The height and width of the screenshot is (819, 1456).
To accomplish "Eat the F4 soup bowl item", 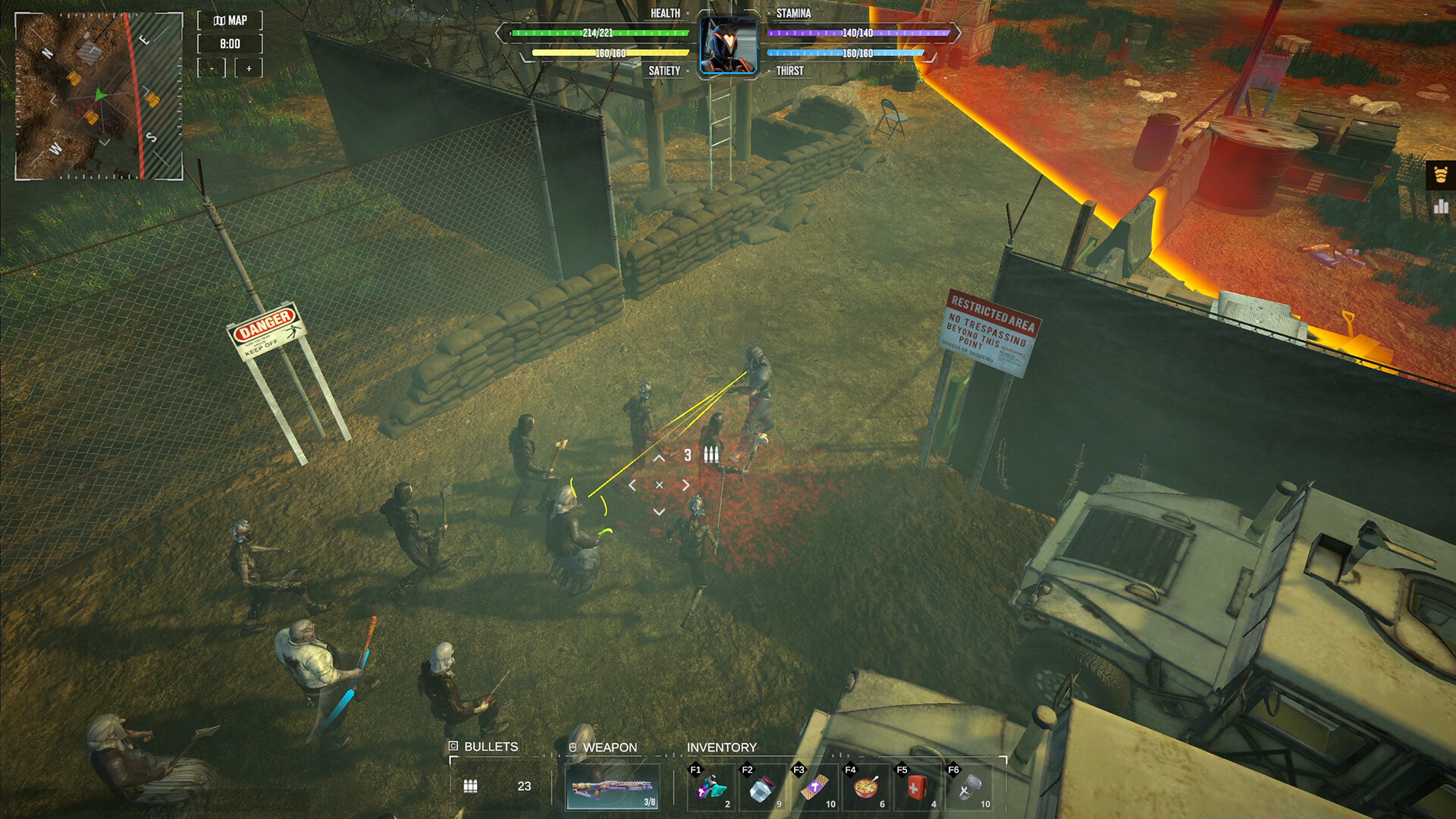I will [x=866, y=788].
